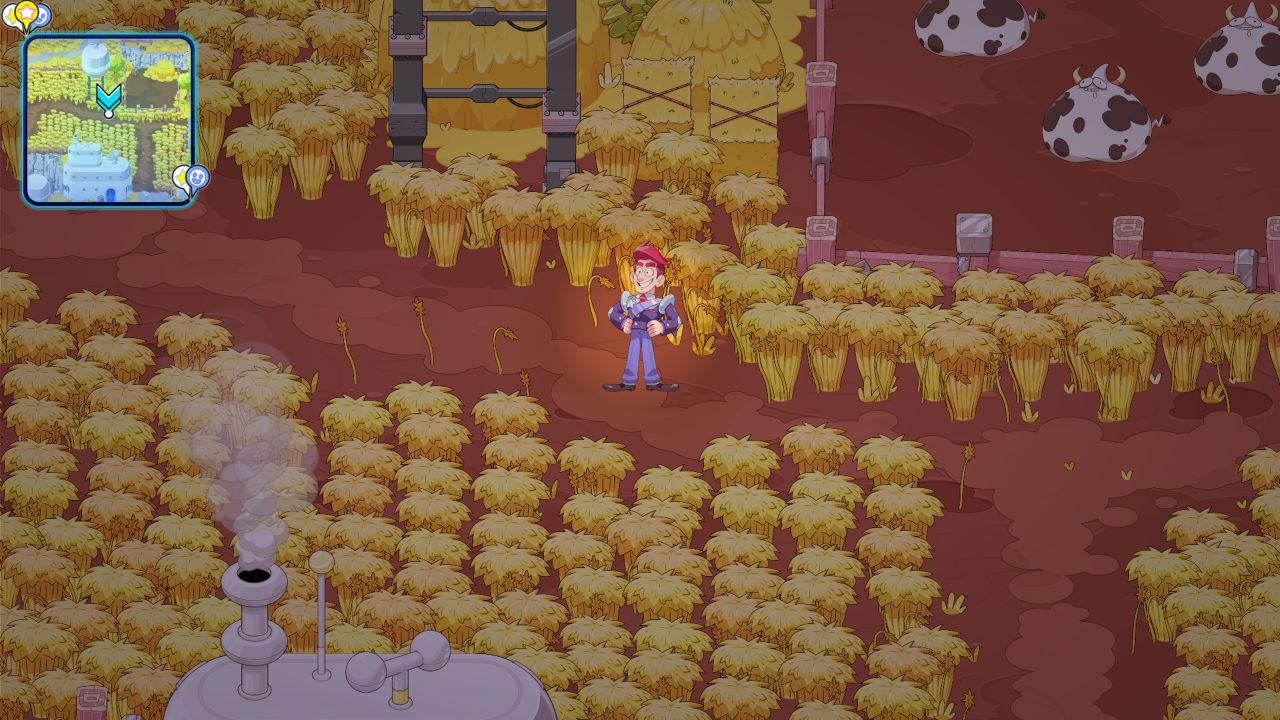Select the water tower shown on the minimap
Screen dimensions: 1280x720
(x=94, y=58)
